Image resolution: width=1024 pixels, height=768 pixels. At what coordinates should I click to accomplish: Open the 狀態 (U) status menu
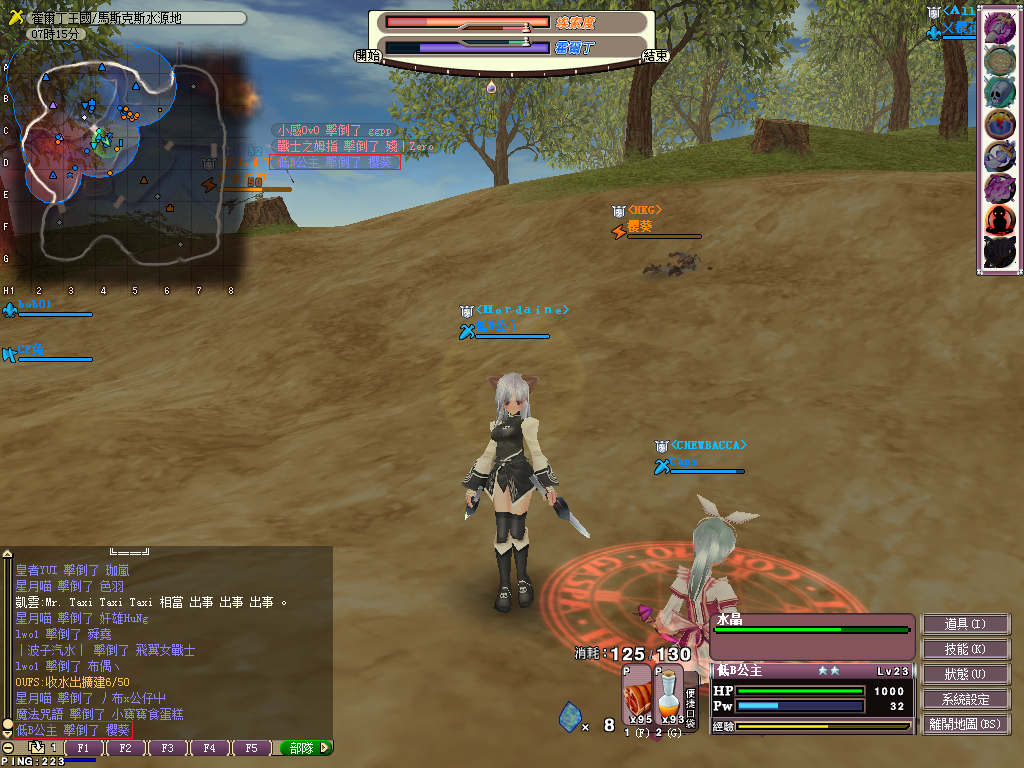coord(965,674)
